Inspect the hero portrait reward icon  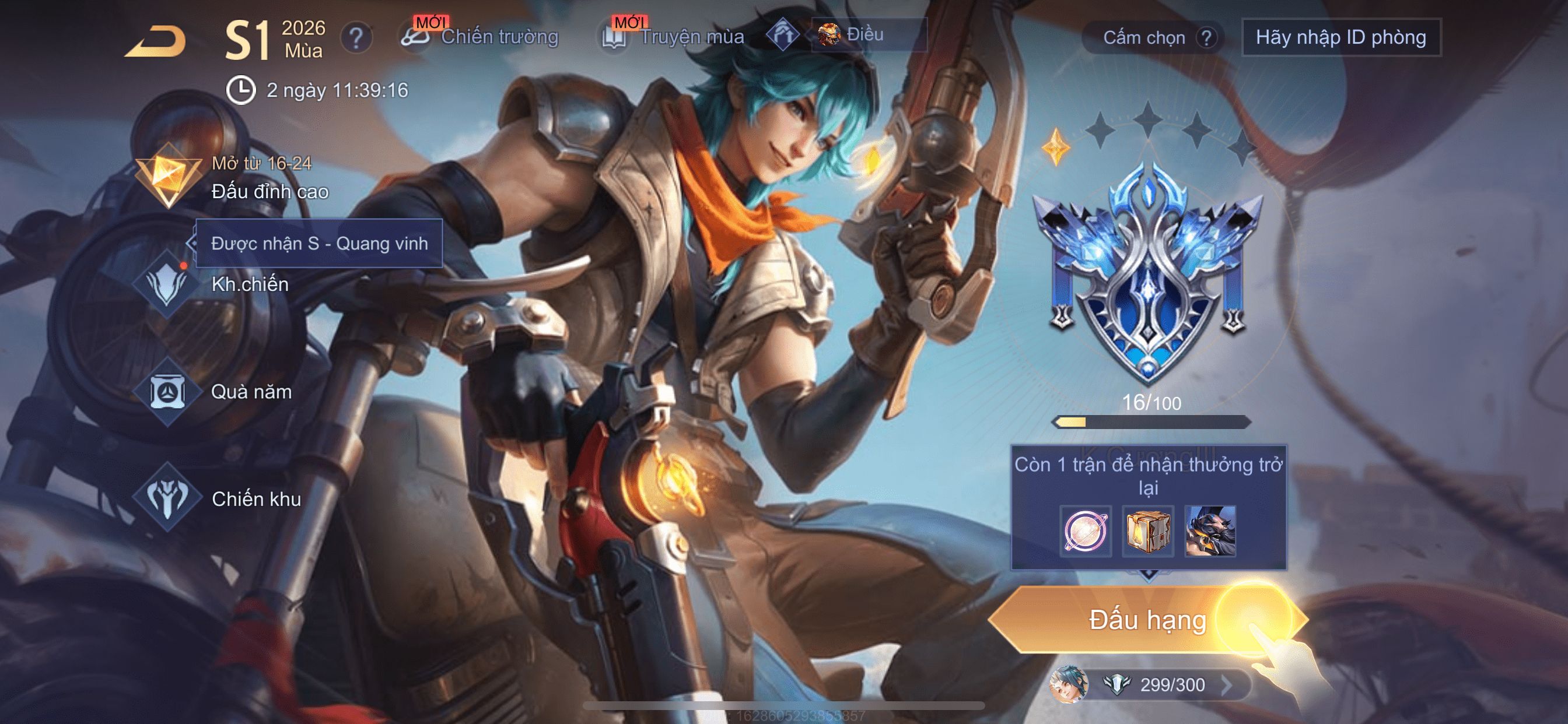tap(1210, 530)
